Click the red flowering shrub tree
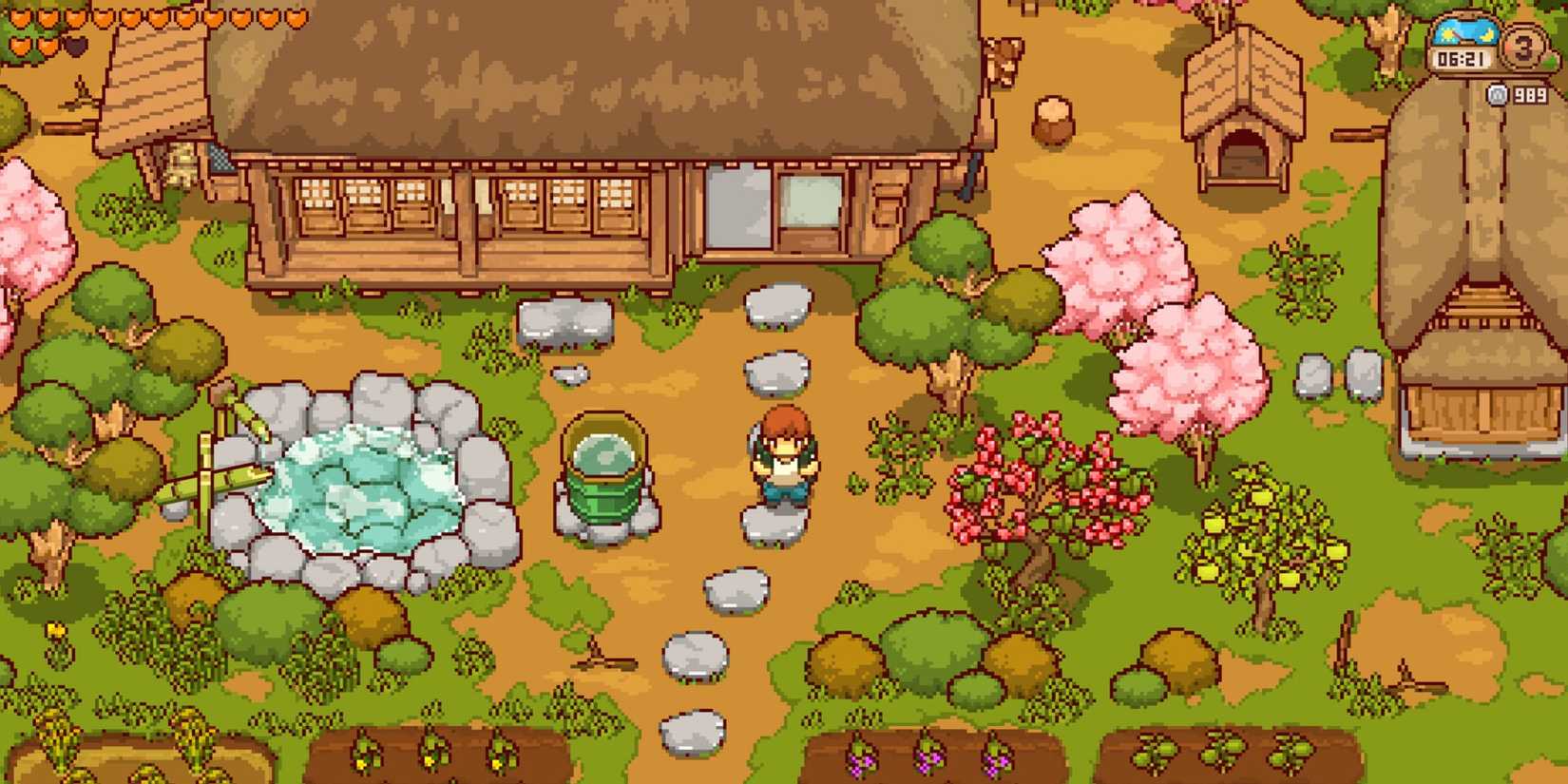Image resolution: width=1568 pixels, height=784 pixels. click(1036, 485)
